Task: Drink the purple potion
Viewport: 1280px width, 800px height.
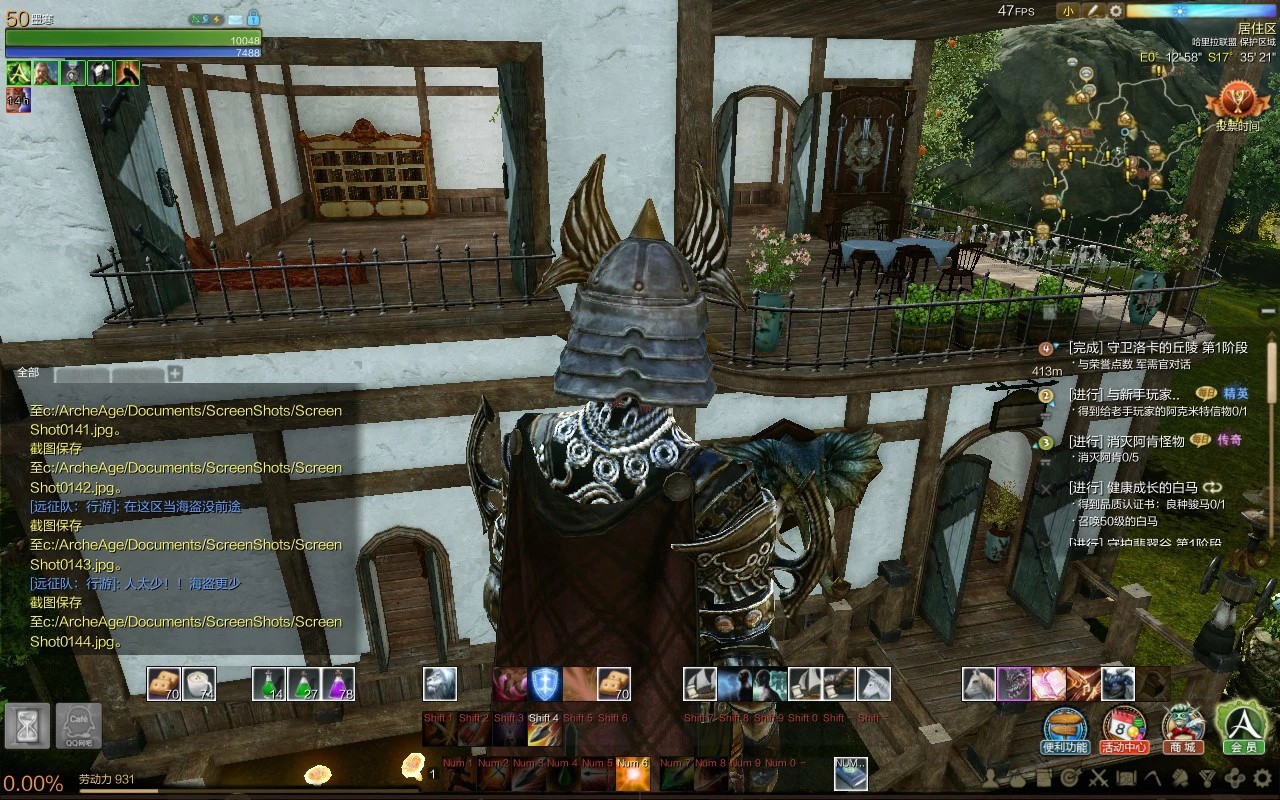Action: [338, 684]
